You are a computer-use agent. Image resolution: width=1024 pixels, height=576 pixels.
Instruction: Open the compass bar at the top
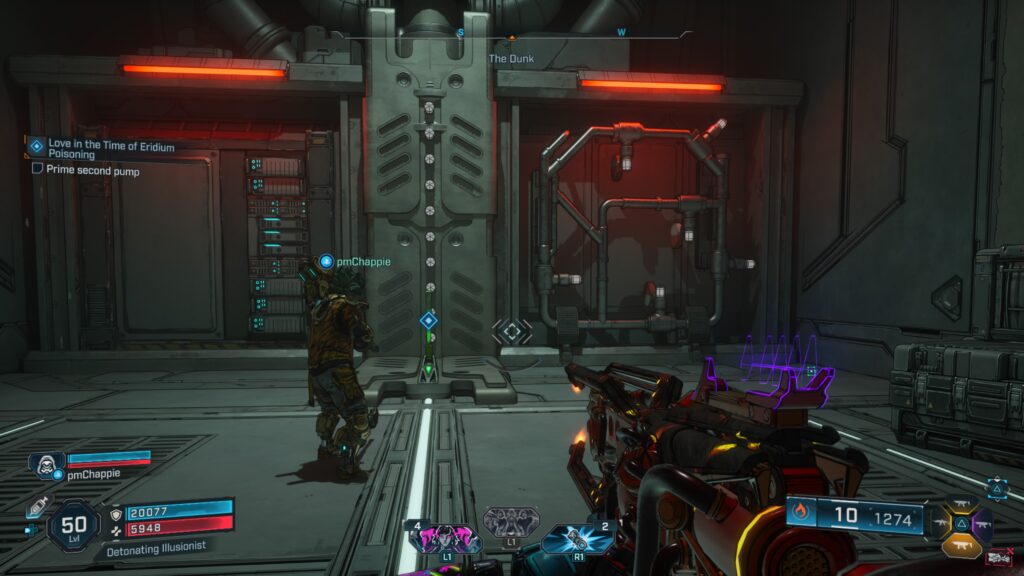511,34
